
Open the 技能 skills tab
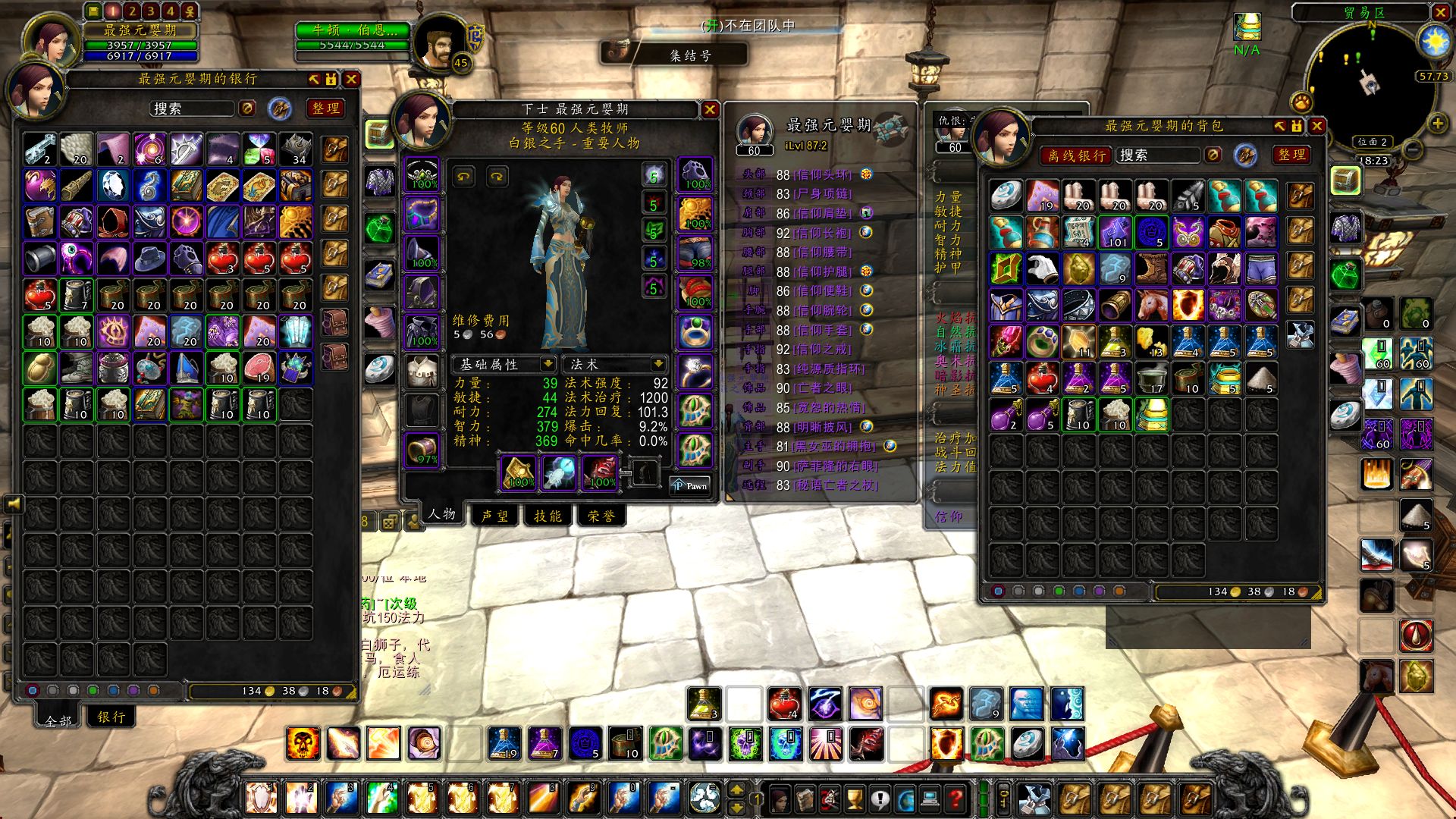click(x=548, y=516)
